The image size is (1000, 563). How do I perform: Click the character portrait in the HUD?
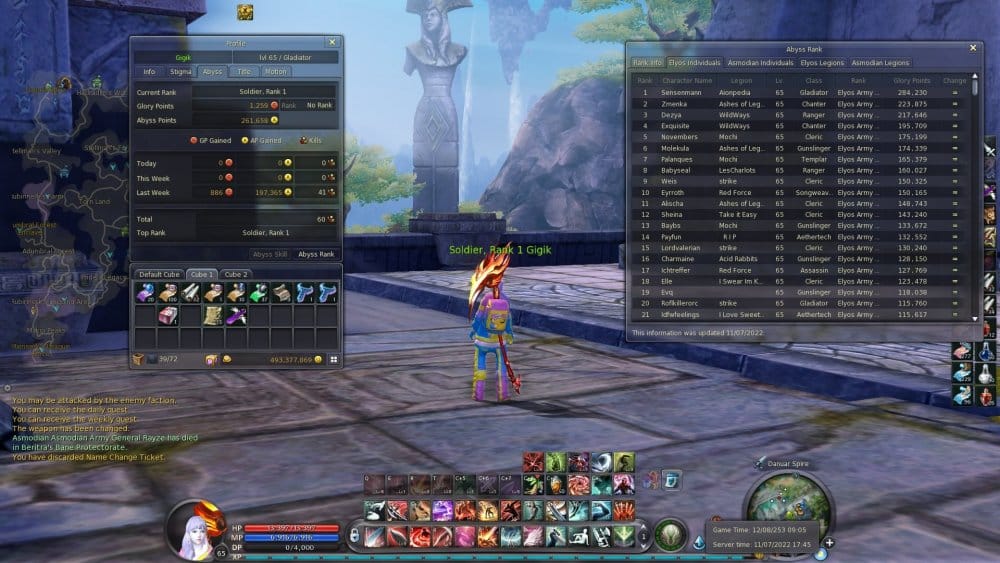pos(193,528)
